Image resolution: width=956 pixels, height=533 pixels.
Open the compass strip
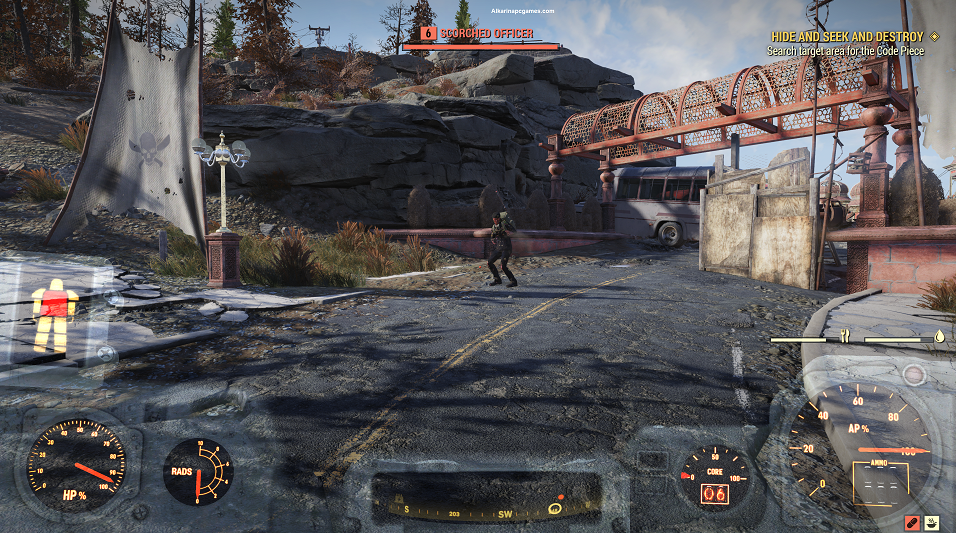point(486,499)
